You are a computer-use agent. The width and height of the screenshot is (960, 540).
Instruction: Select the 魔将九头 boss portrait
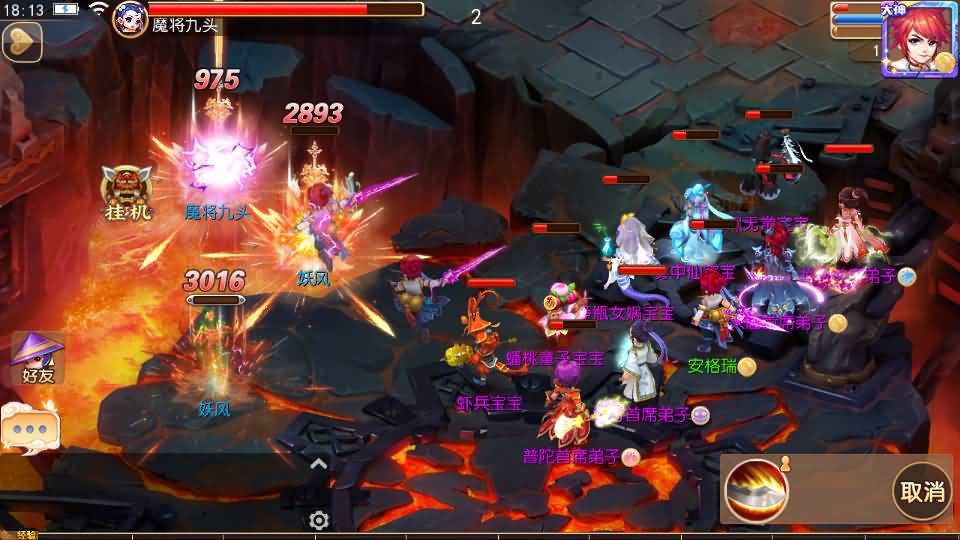(130, 18)
